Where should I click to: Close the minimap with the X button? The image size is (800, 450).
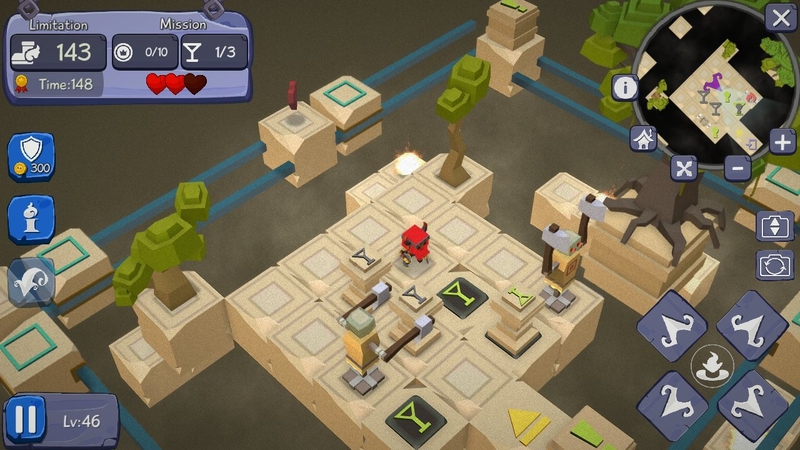point(780,17)
